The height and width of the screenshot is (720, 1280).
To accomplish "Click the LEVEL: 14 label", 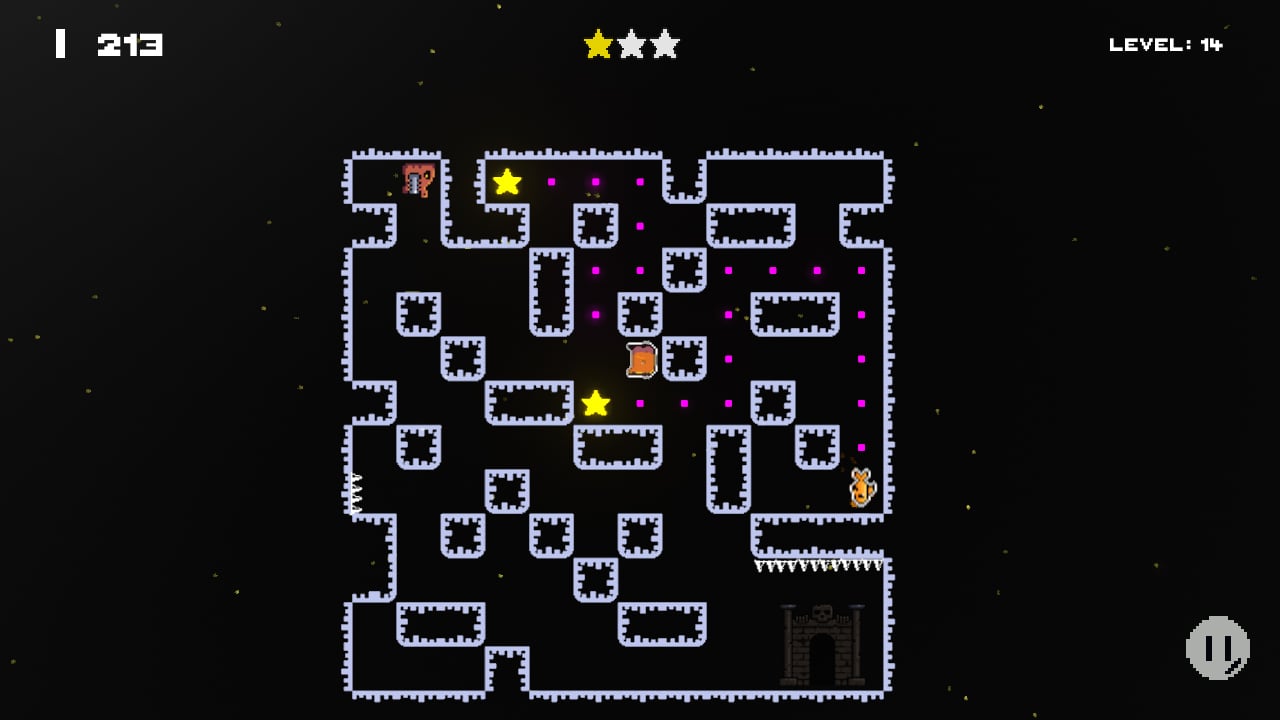I will (1163, 44).
